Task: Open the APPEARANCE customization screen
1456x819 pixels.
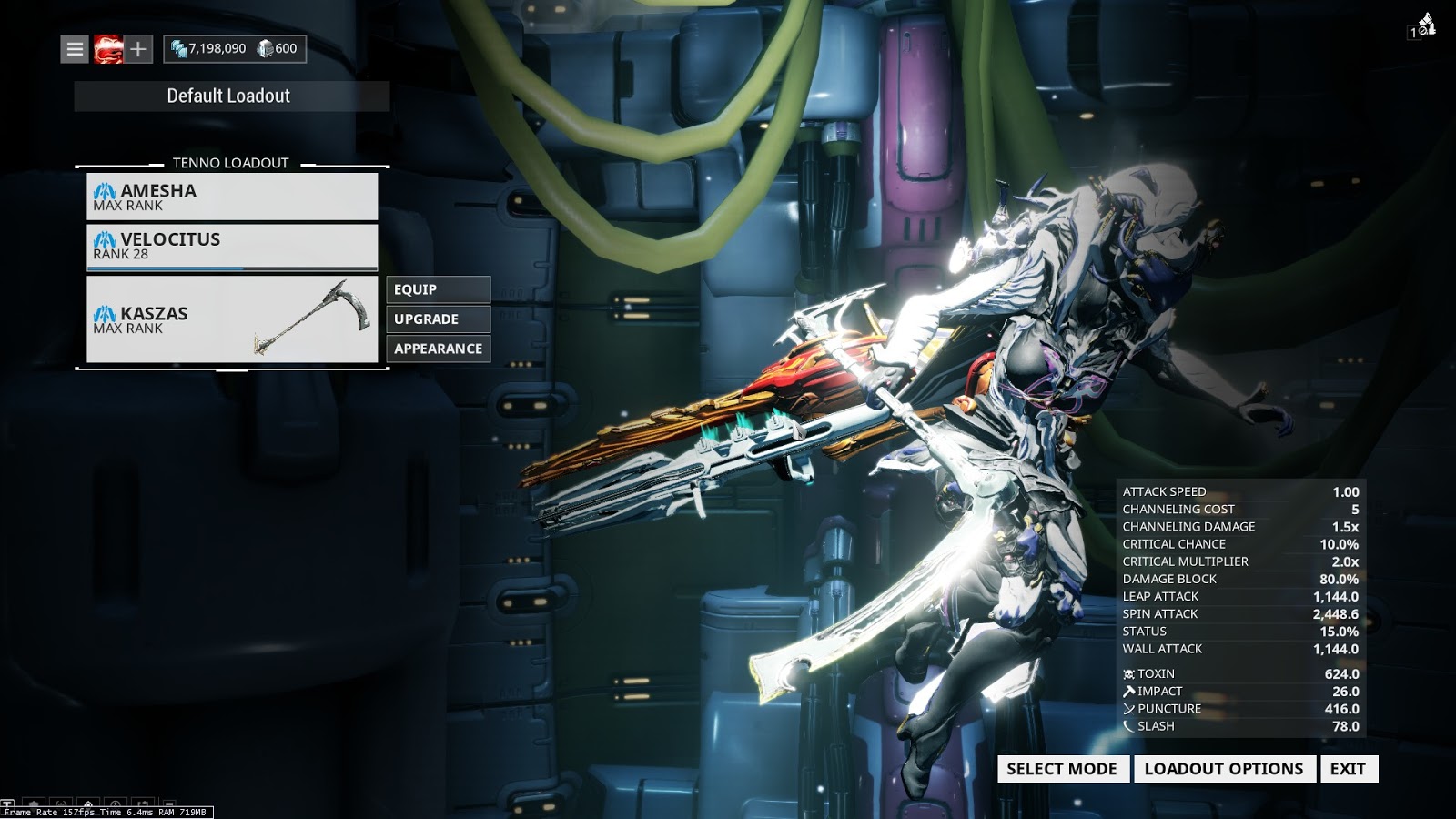Action: (x=438, y=348)
